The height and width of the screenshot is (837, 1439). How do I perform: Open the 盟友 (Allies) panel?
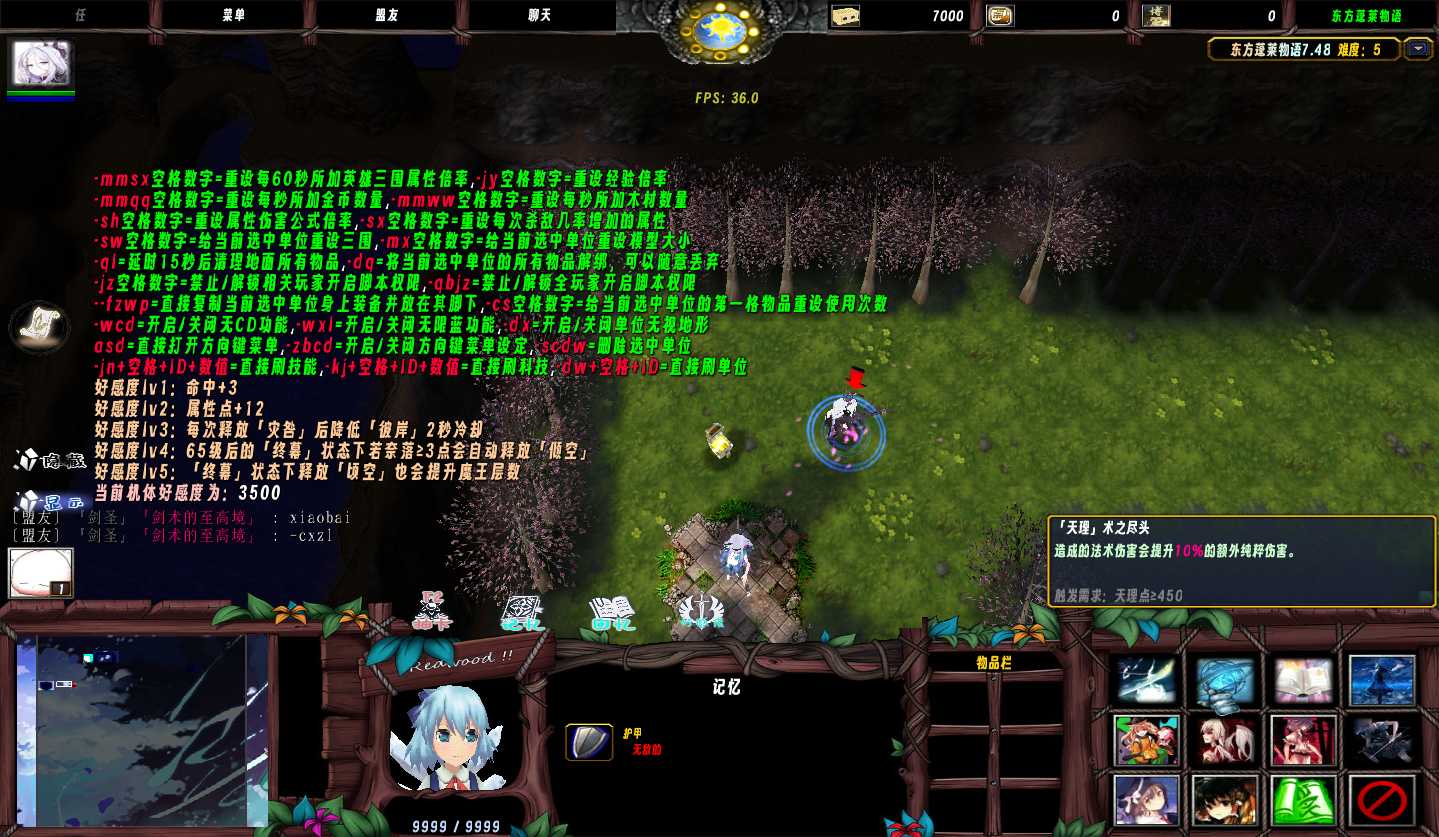tap(388, 16)
